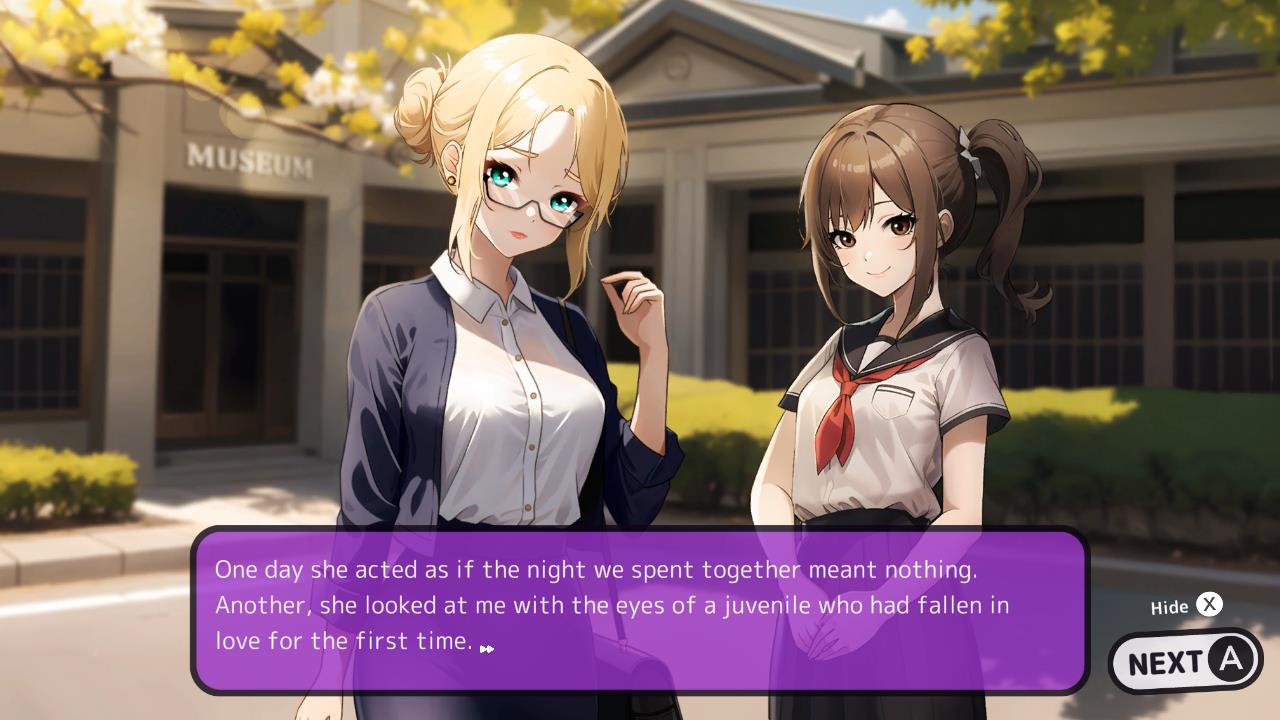The width and height of the screenshot is (1280, 720).
Task: Hide the dialogue box with Hide control
Action: 1190,604
